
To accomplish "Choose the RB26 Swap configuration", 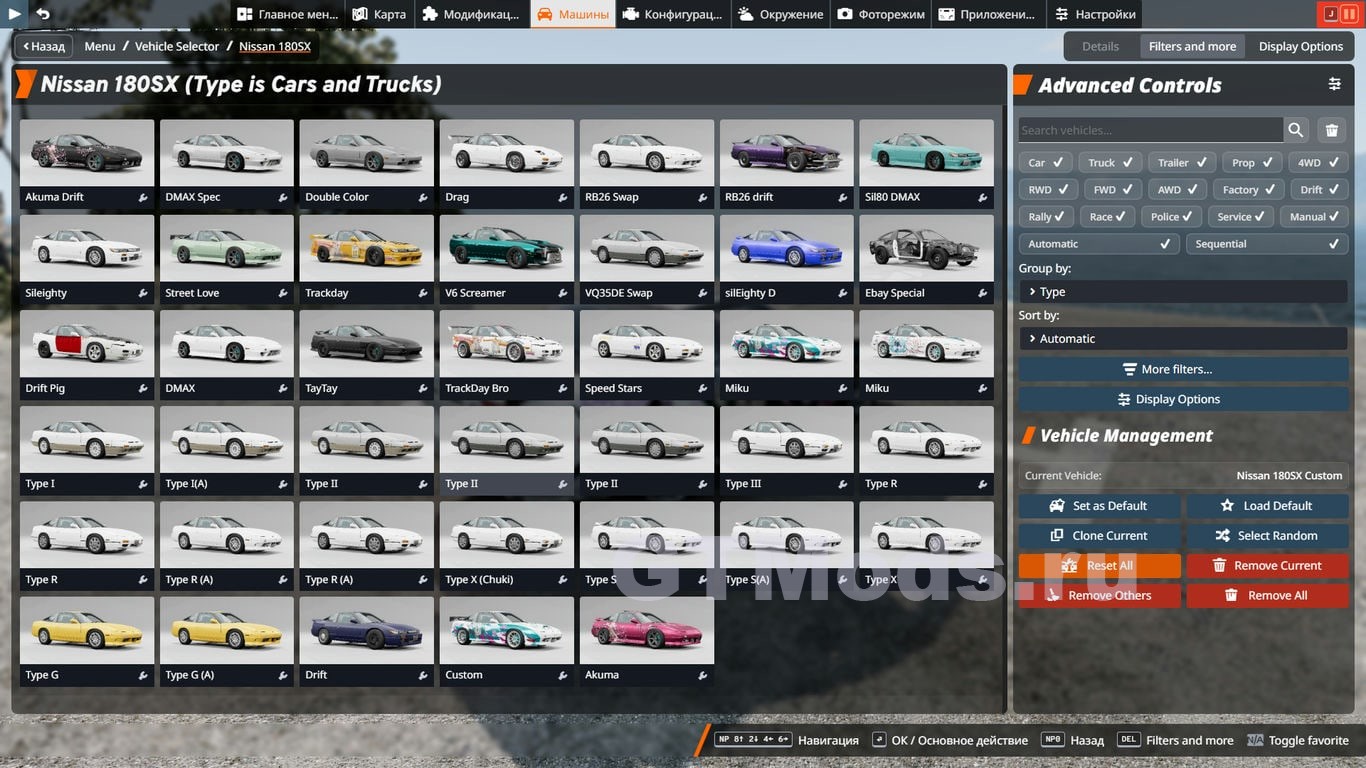I will (646, 153).
